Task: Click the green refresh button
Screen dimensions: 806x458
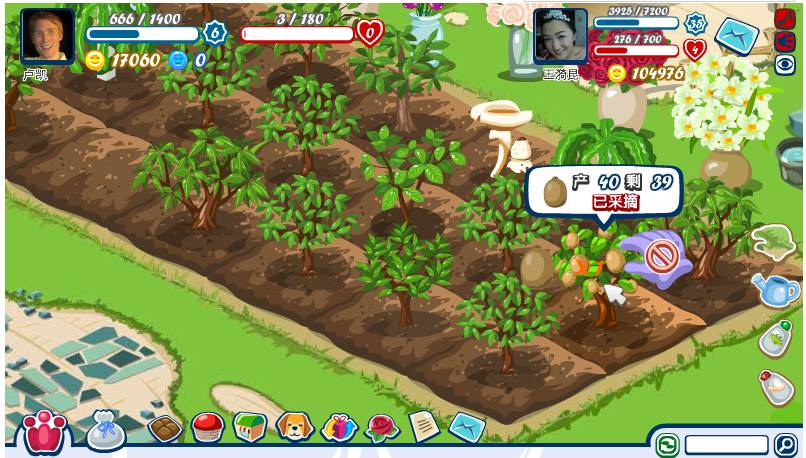Action: [x=667, y=445]
